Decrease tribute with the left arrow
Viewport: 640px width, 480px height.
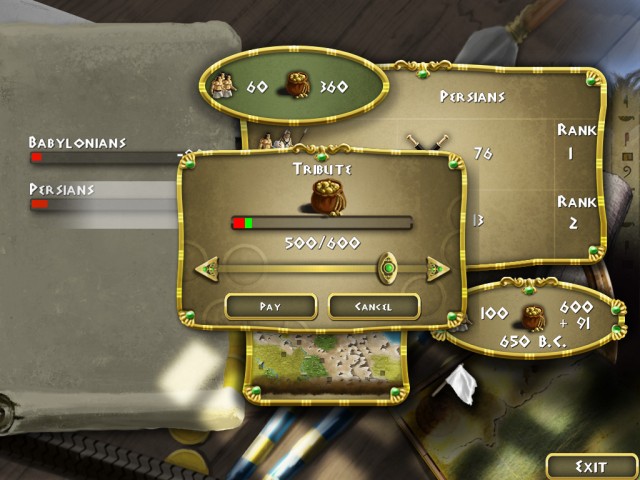(207, 268)
